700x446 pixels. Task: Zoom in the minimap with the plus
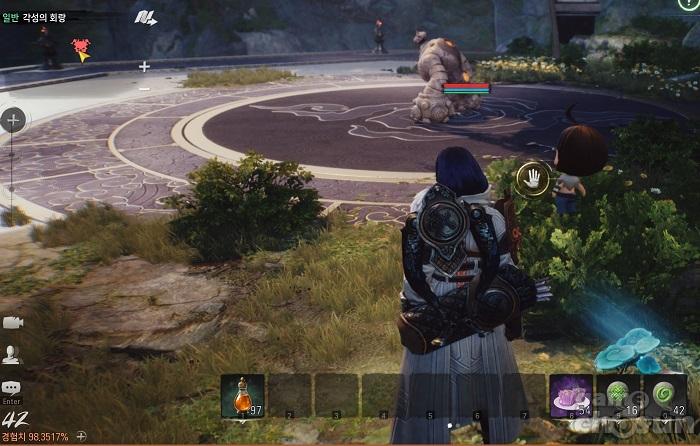[x=144, y=67]
